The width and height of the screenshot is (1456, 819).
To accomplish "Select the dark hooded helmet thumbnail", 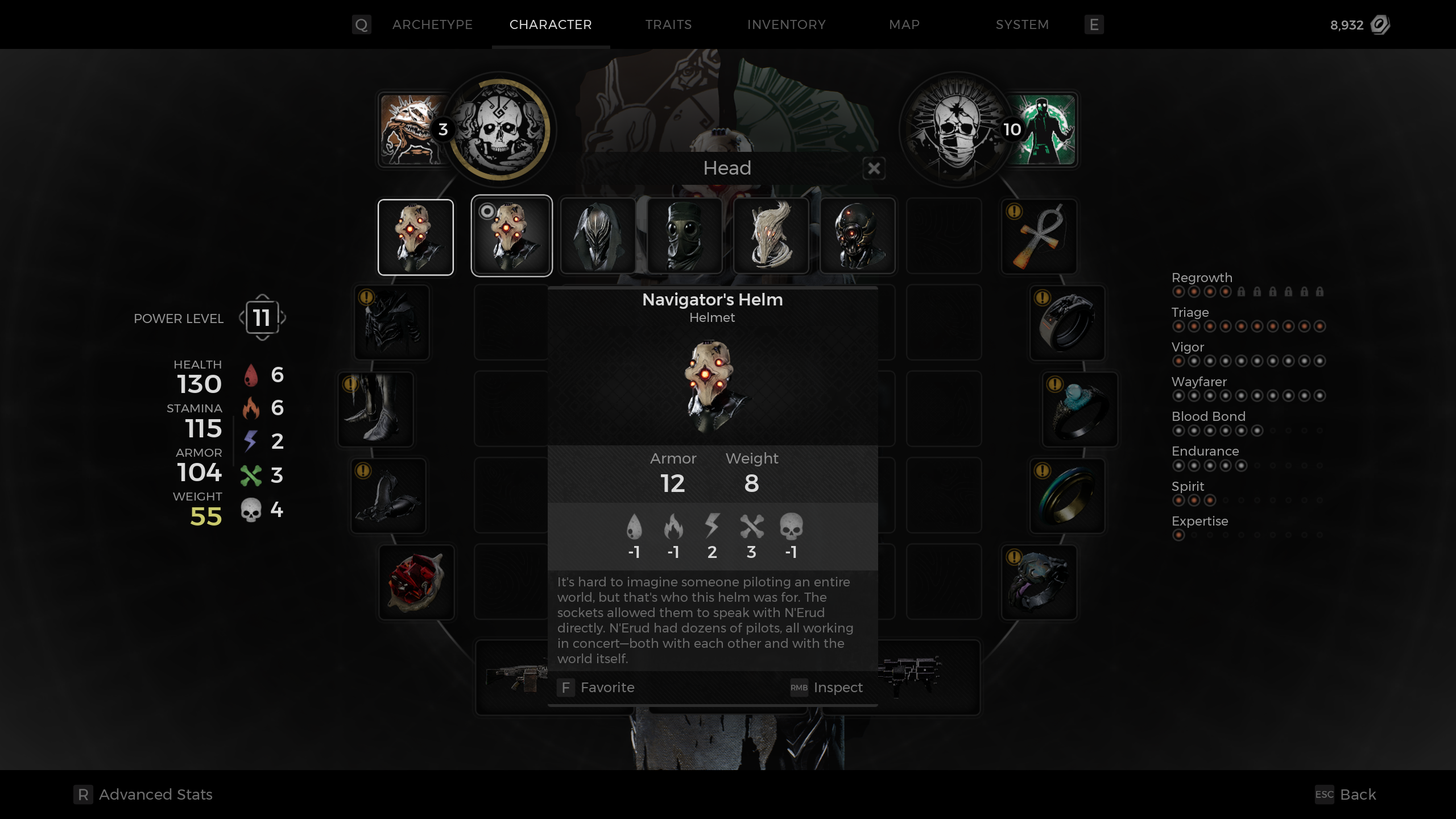I will pos(598,235).
